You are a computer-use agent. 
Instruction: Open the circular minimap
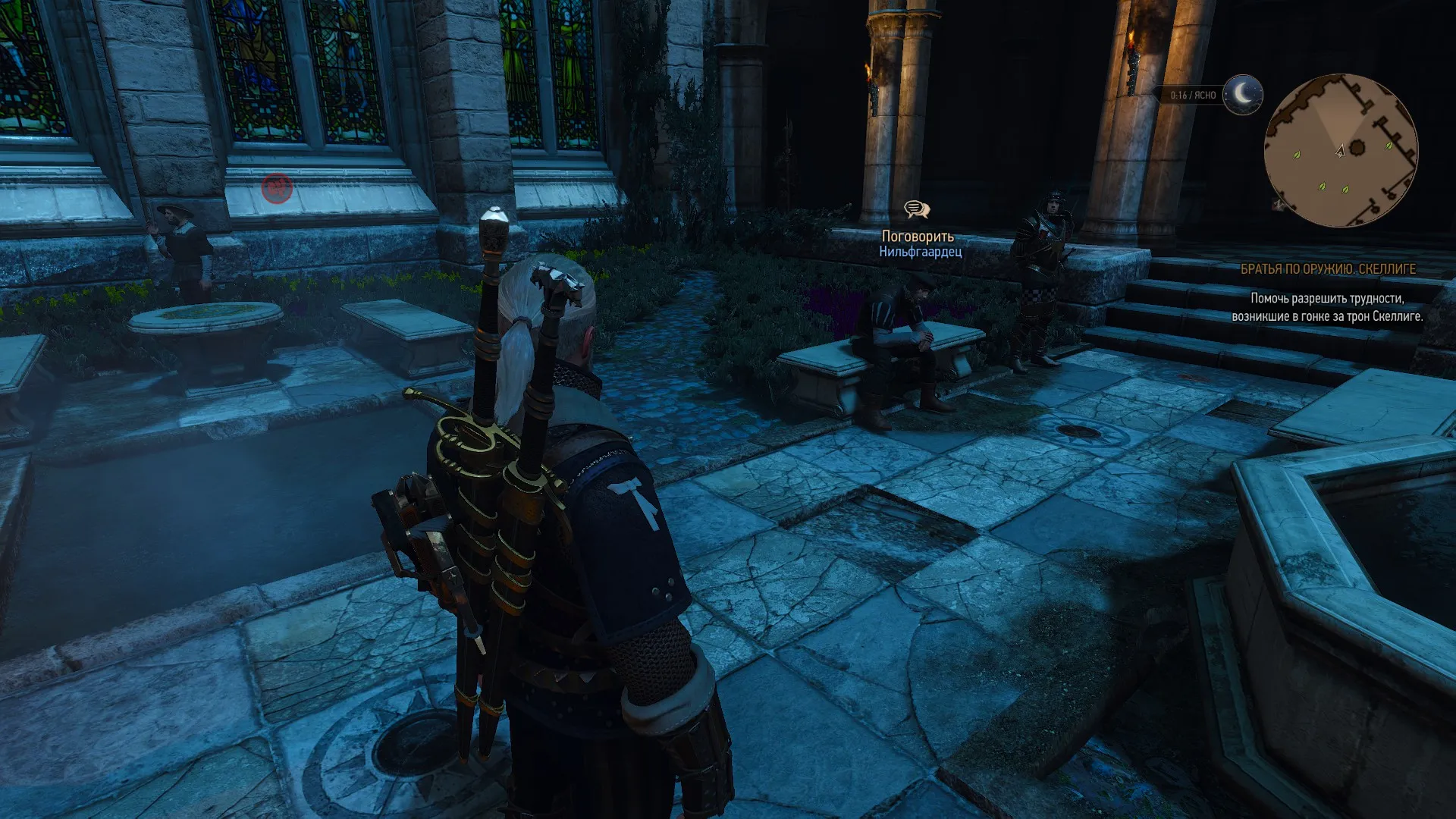coord(1340,150)
